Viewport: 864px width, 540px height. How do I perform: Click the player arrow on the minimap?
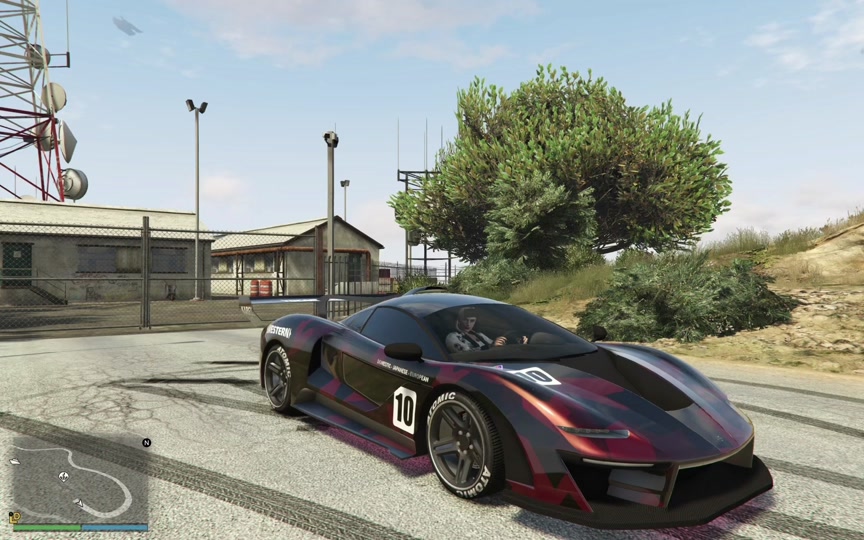coord(79,503)
